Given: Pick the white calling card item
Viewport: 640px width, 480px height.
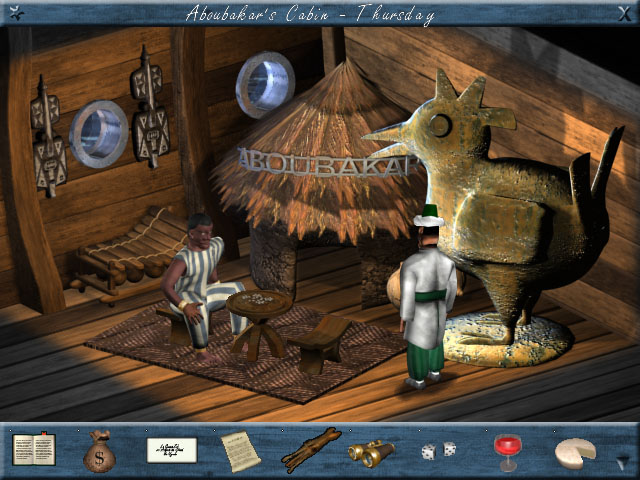Looking at the screenshot, I should pyautogui.click(x=171, y=450).
